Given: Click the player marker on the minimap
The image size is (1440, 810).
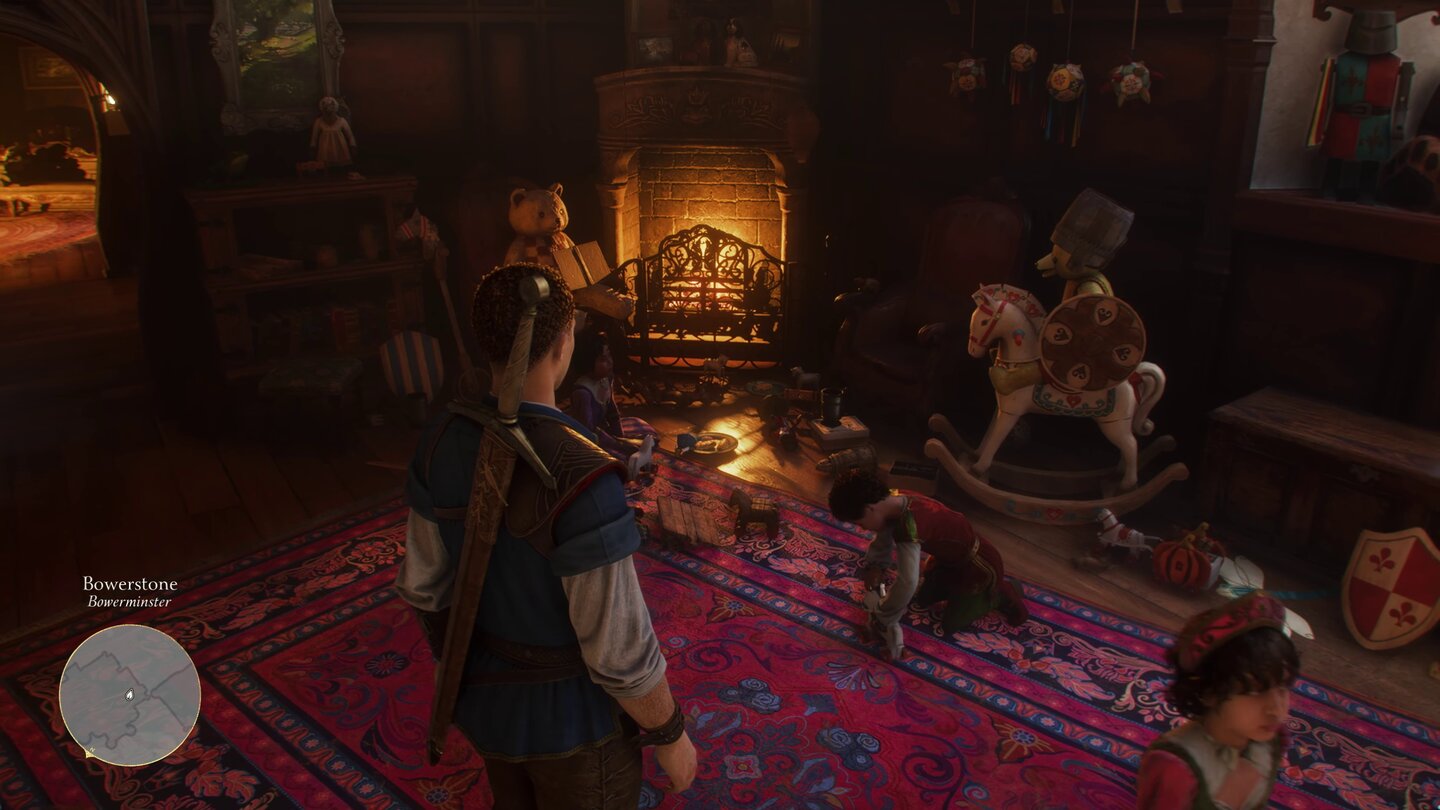Looking at the screenshot, I should [129, 695].
